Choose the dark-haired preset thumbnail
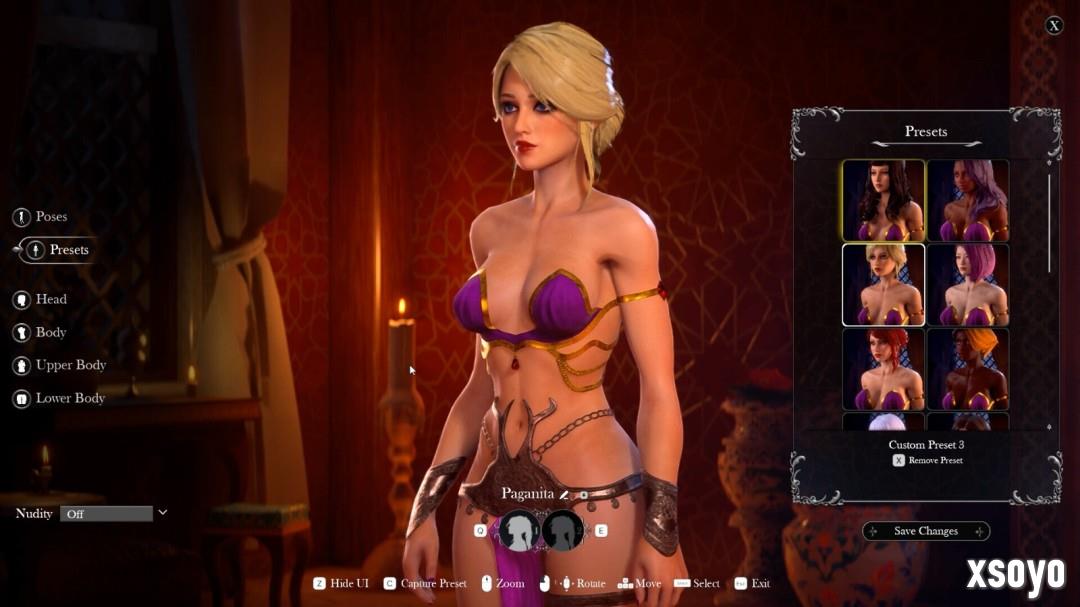This screenshot has height=607, width=1080. coord(883,200)
